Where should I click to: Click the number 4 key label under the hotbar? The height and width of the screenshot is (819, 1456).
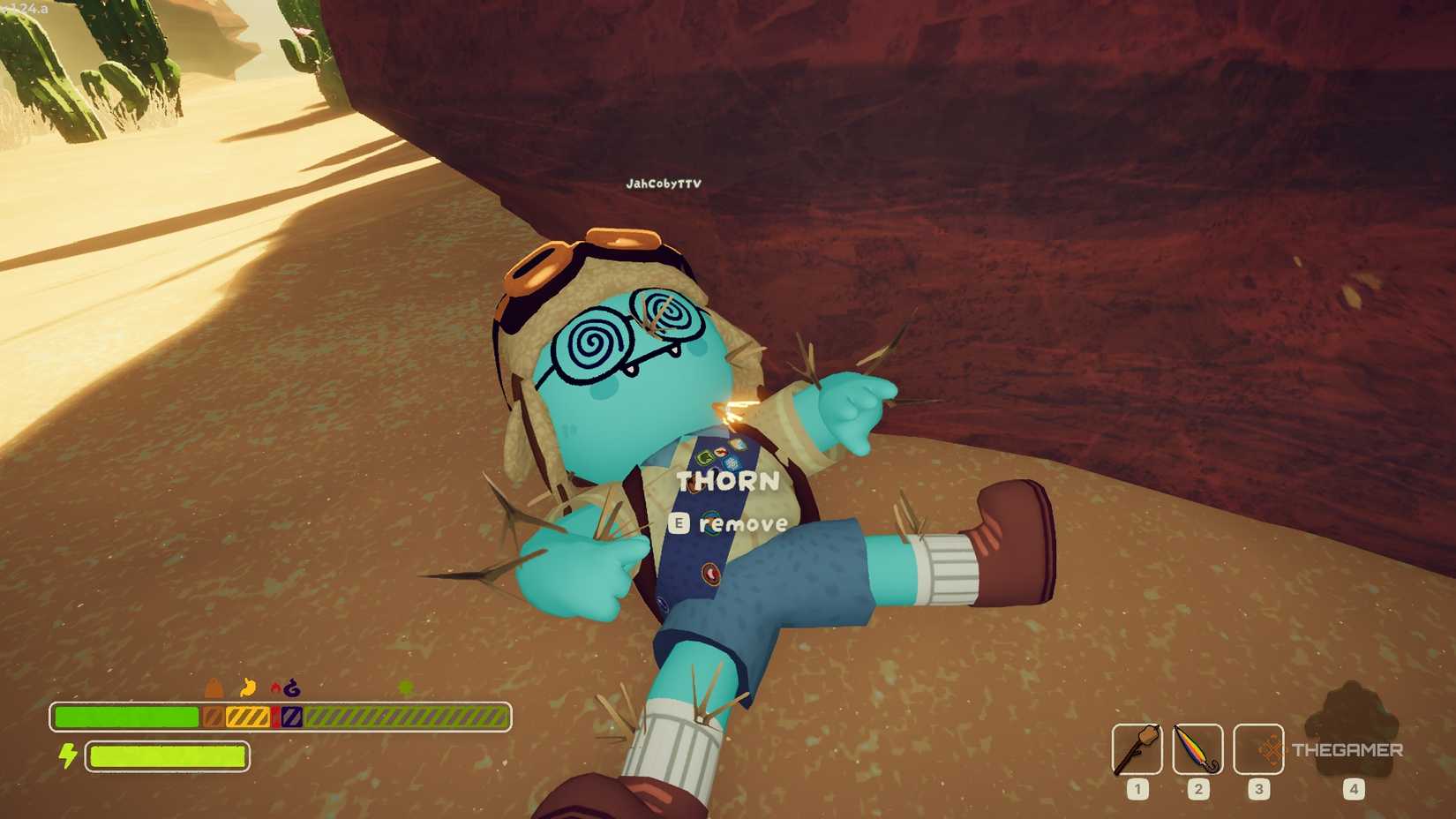[1353, 788]
